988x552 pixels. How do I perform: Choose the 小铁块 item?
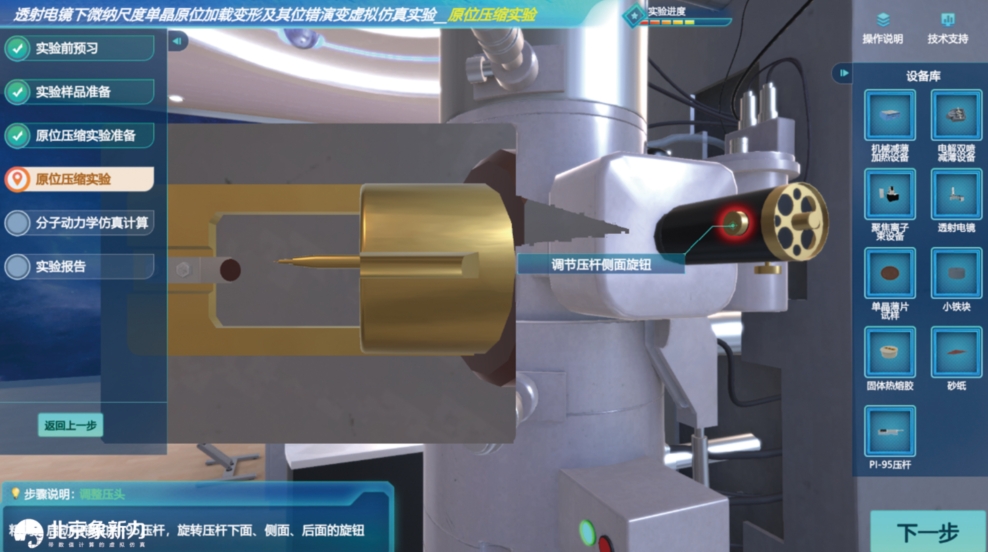click(x=956, y=272)
